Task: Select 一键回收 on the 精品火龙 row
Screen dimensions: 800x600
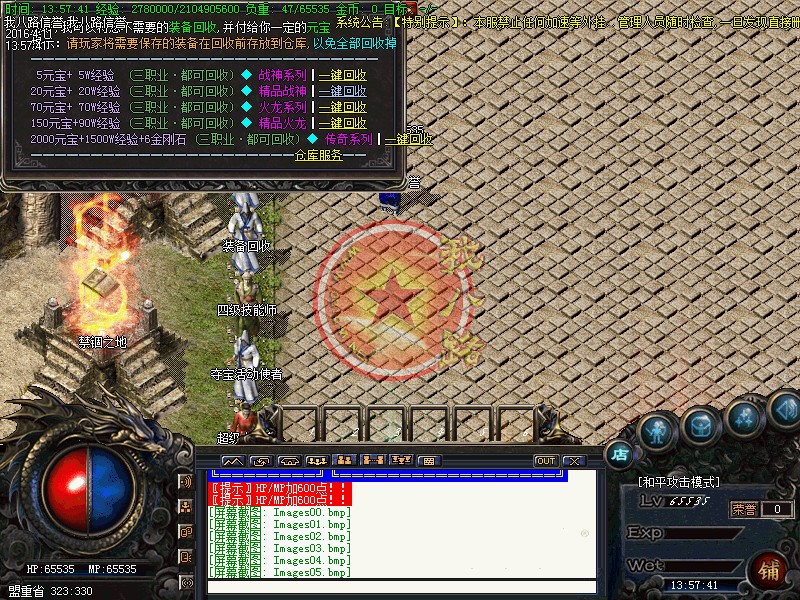Action: pyautogui.click(x=343, y=123)
